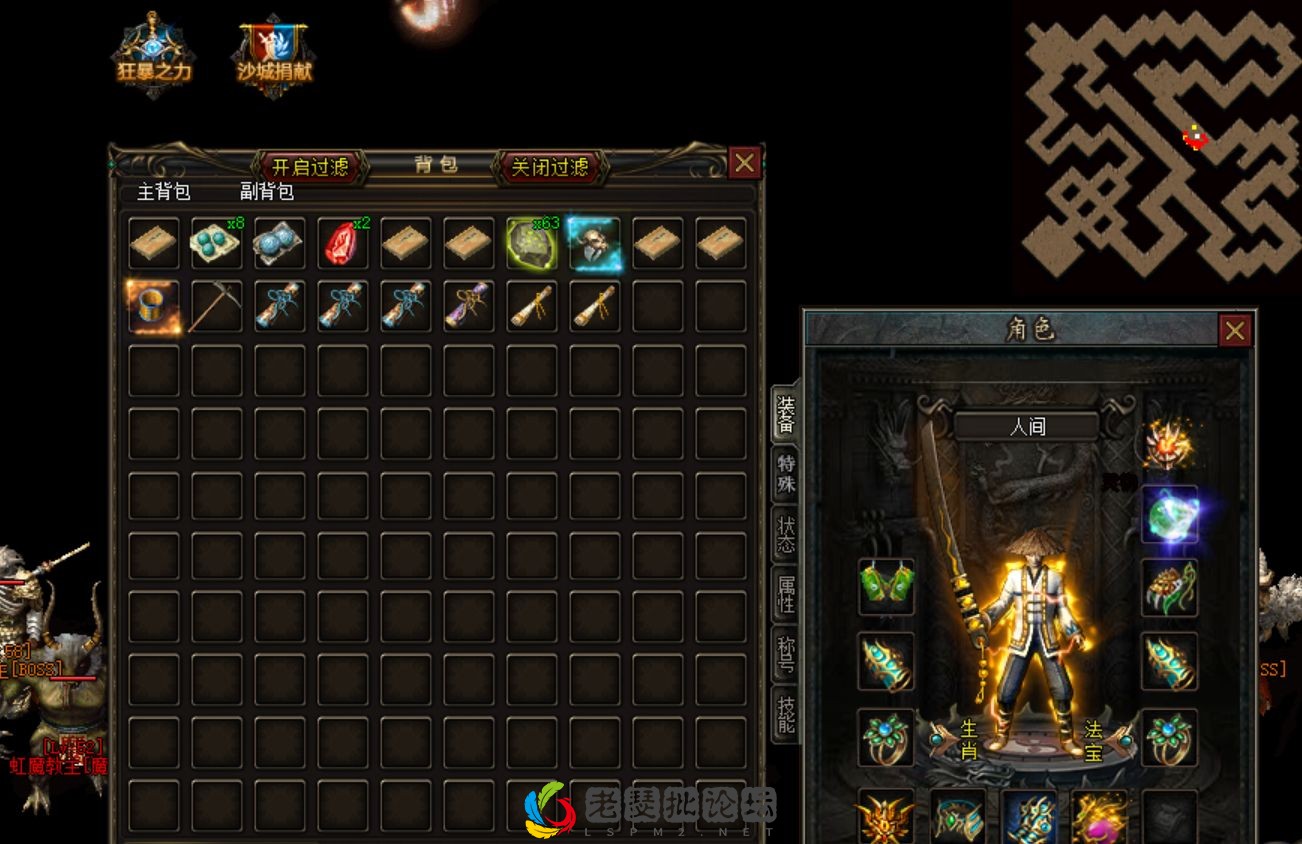Switch to the 主背包 tab
Image resolution: width=1302 pixels, height=844 pixels.
click(163, 192)
